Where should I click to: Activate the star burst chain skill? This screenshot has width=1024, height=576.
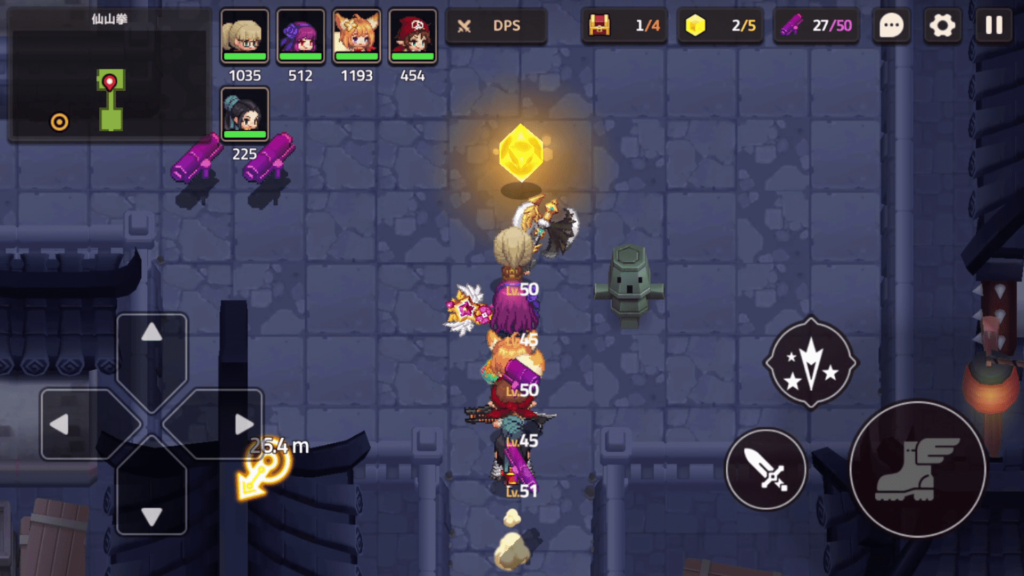810,362
